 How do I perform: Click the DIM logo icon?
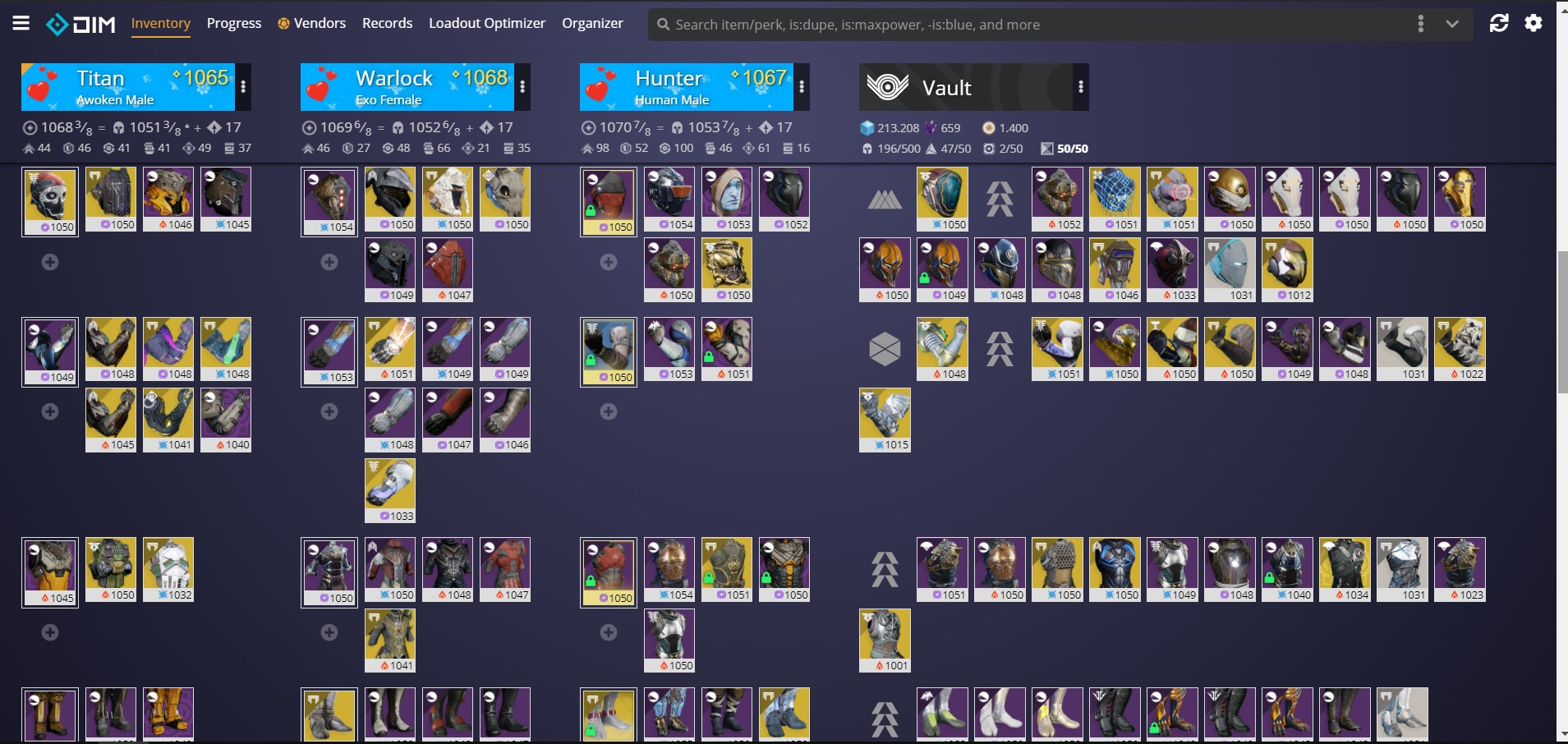59,24
